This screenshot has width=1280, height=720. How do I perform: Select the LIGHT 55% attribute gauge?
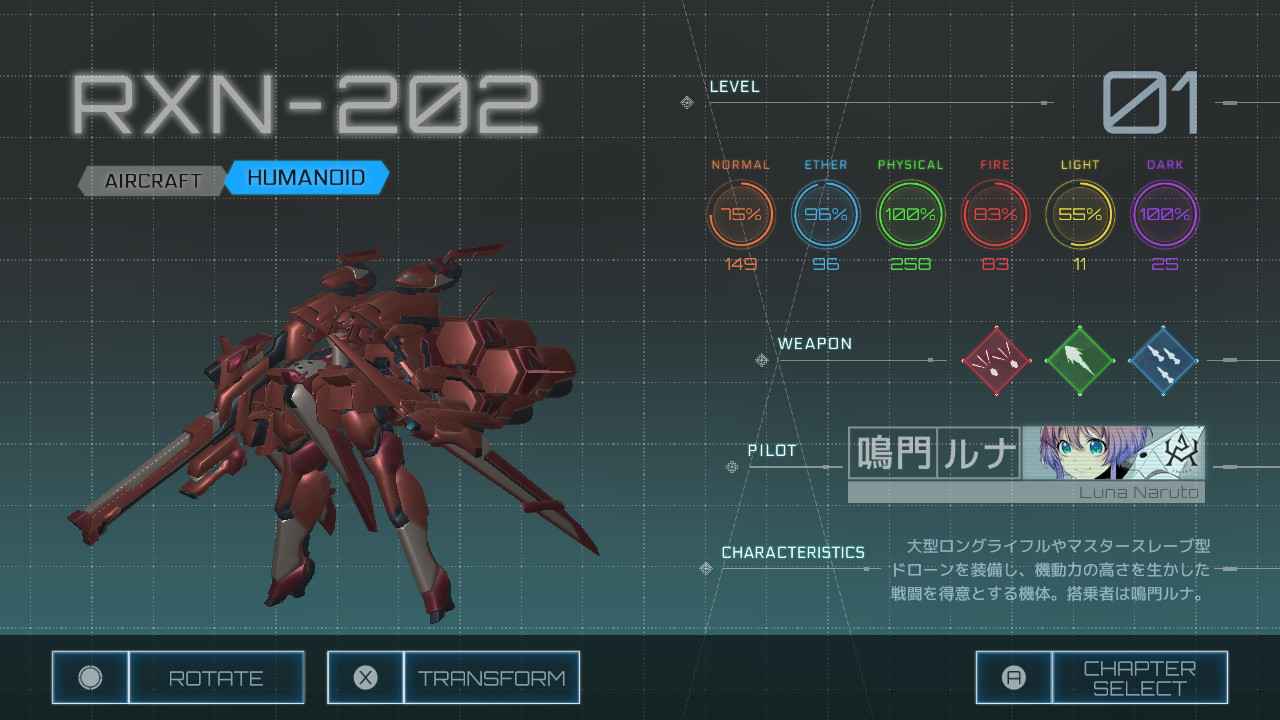point(1080,214)
